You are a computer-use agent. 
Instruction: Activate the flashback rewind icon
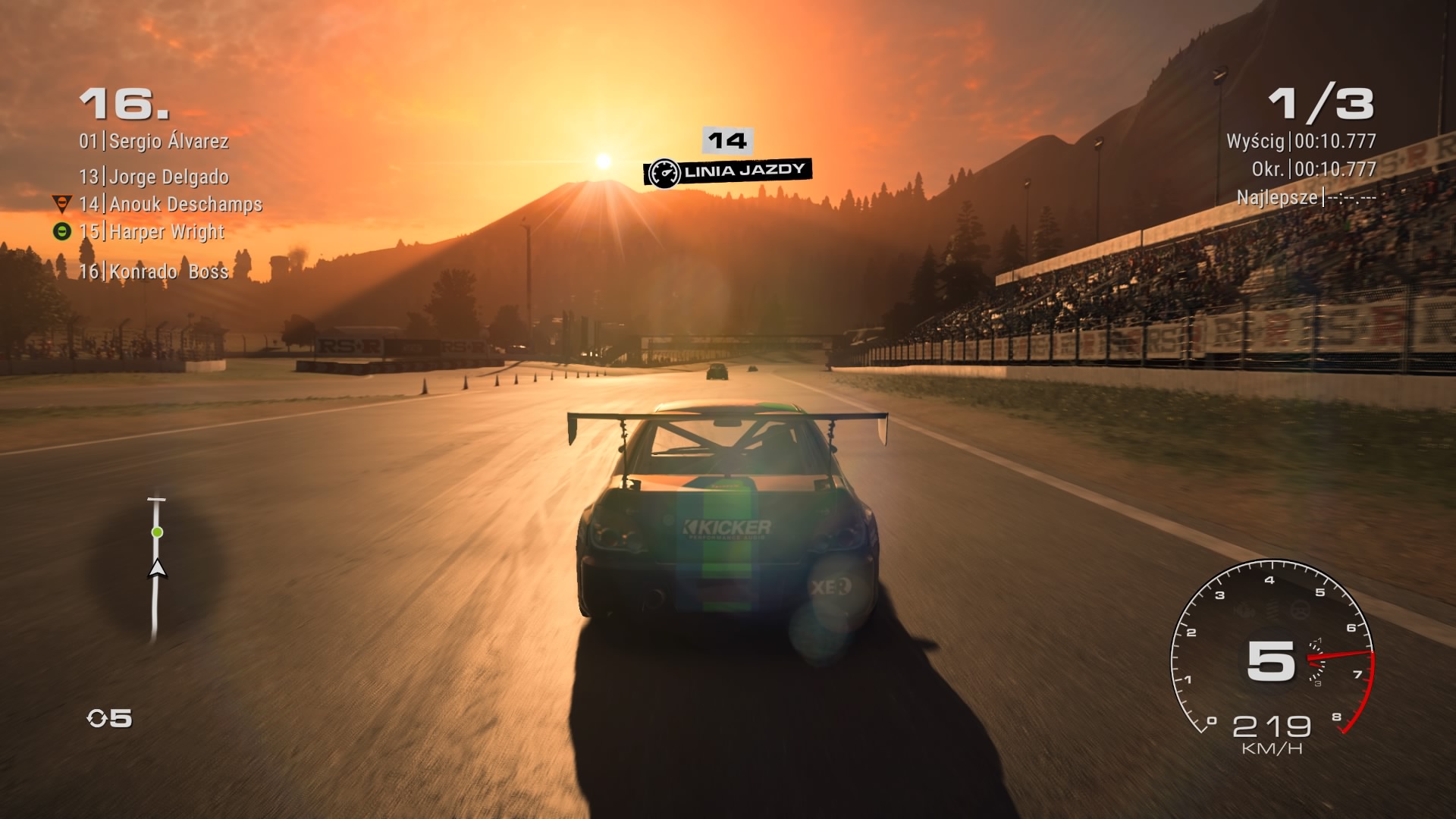click(x=98, y=718)
